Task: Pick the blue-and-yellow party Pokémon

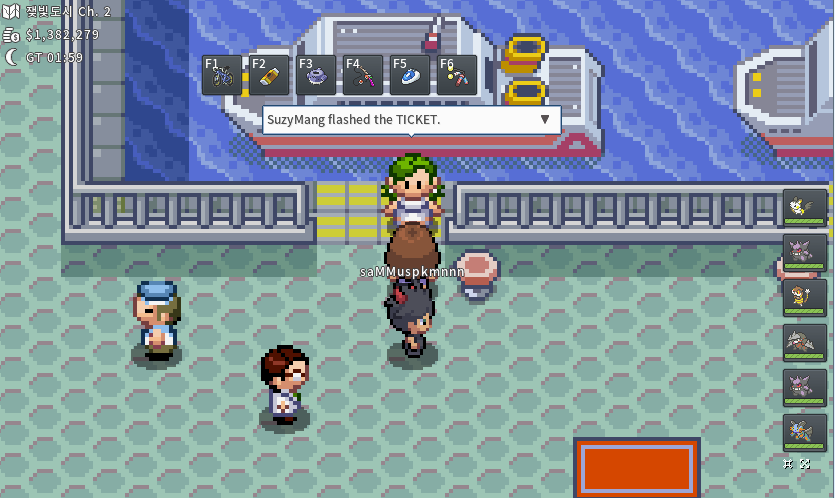Action: tap(804, 433)
